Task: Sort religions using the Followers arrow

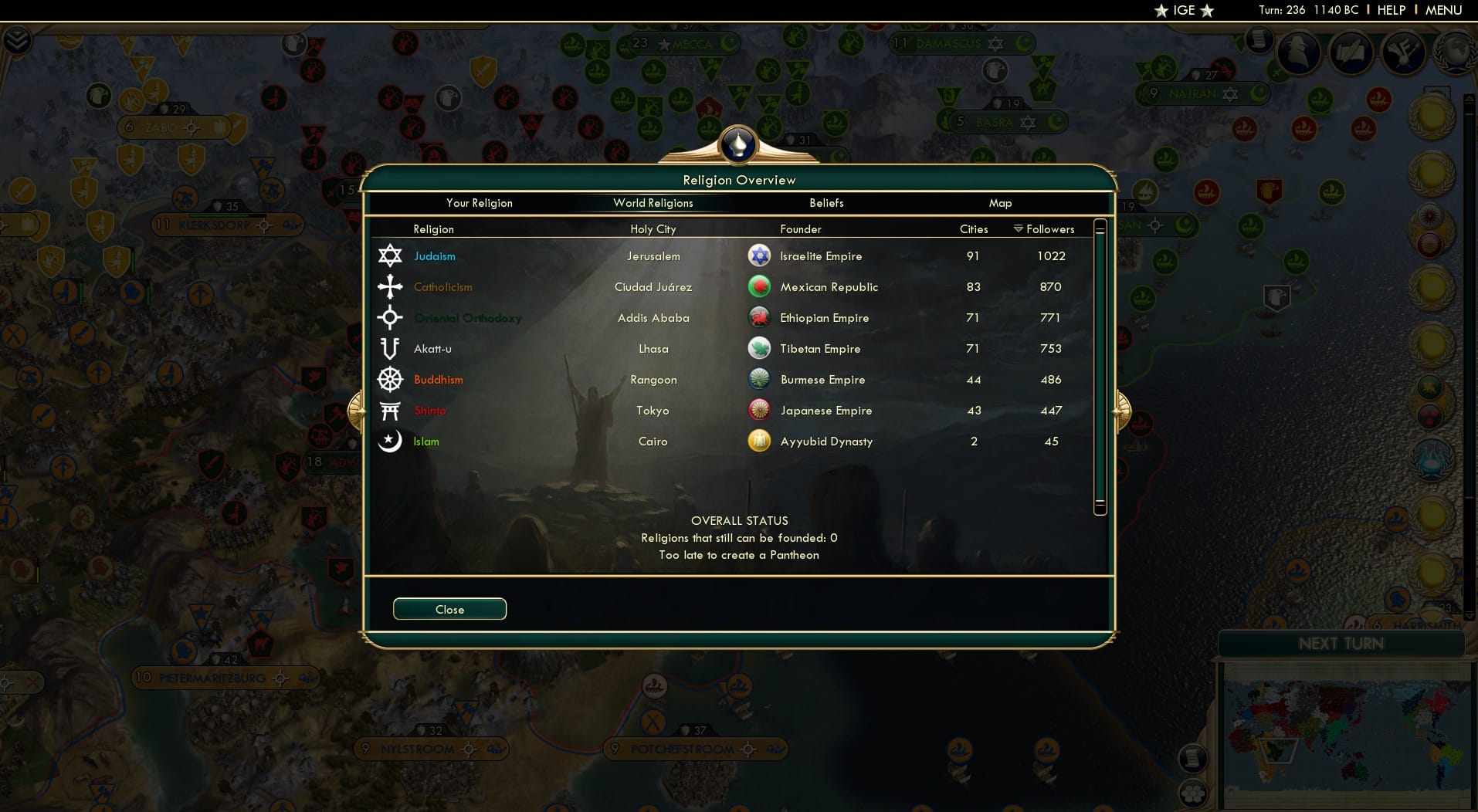Action: pos(1018,228)
